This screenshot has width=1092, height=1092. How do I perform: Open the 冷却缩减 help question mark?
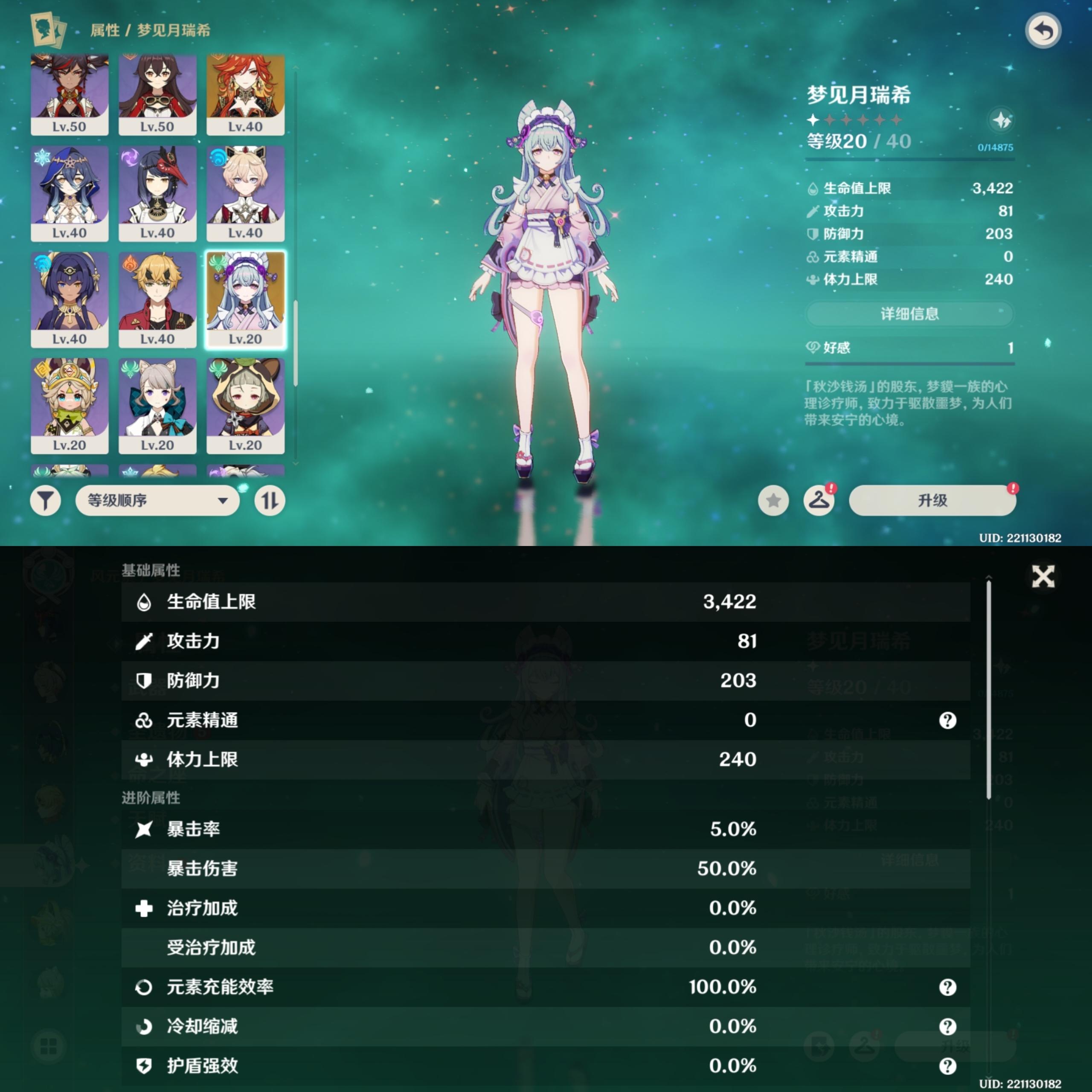pyautogui.click(x=947, y=1026)
